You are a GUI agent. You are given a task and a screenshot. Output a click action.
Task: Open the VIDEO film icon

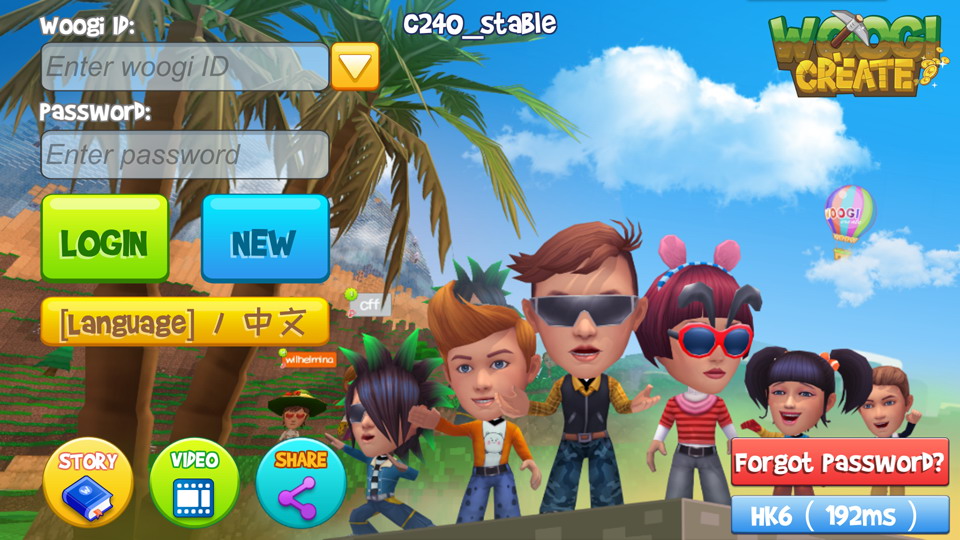[x=194, y=482]
